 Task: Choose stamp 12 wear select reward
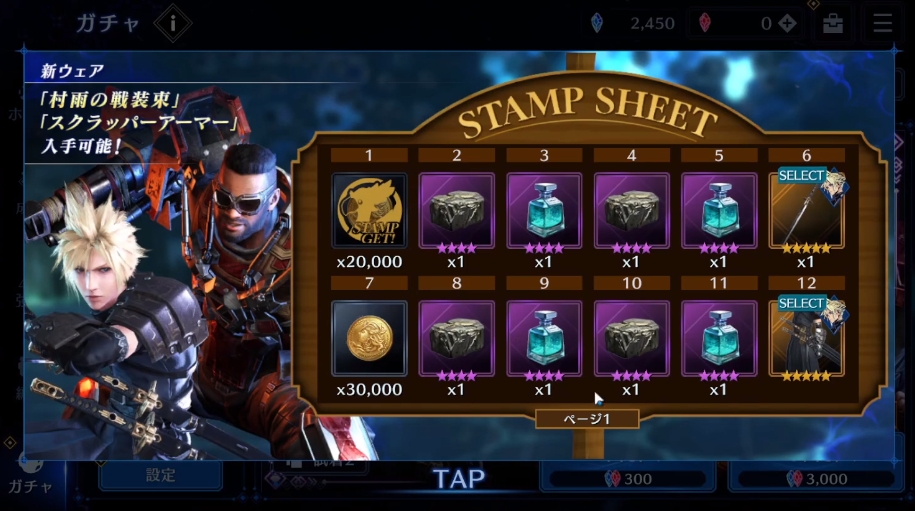point(806,338)
